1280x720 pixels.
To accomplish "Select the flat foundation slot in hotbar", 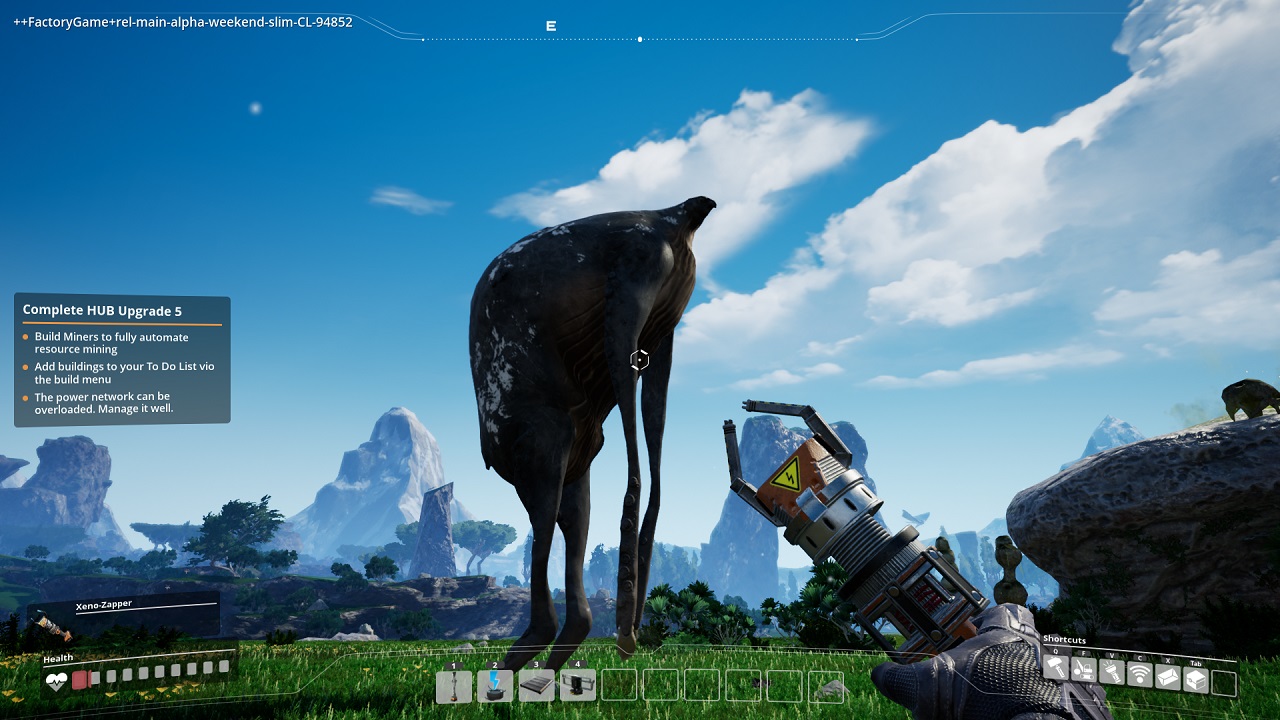I will pos(537,685).
